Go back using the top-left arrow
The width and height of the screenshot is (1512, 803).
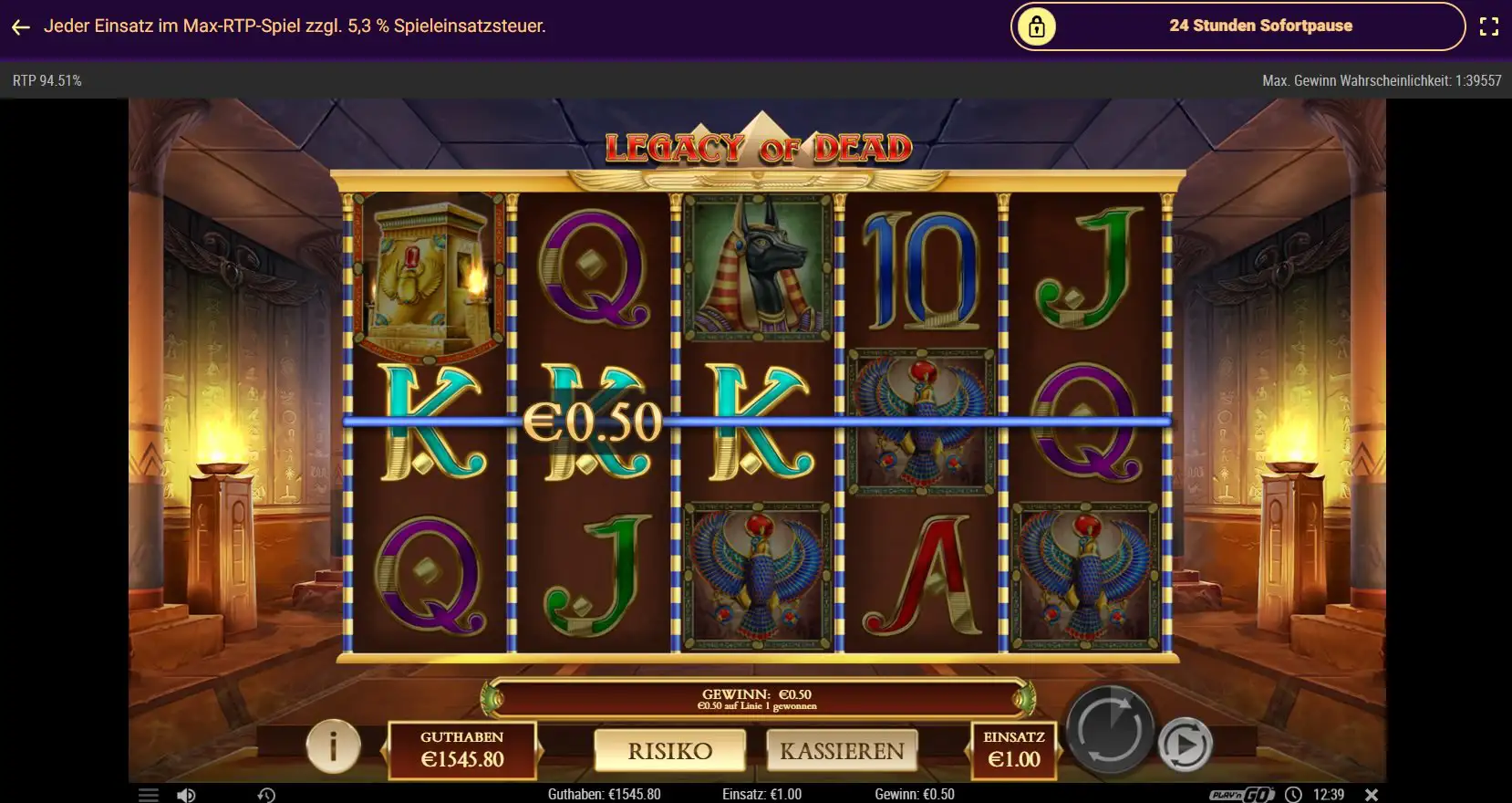pos(20,26)
